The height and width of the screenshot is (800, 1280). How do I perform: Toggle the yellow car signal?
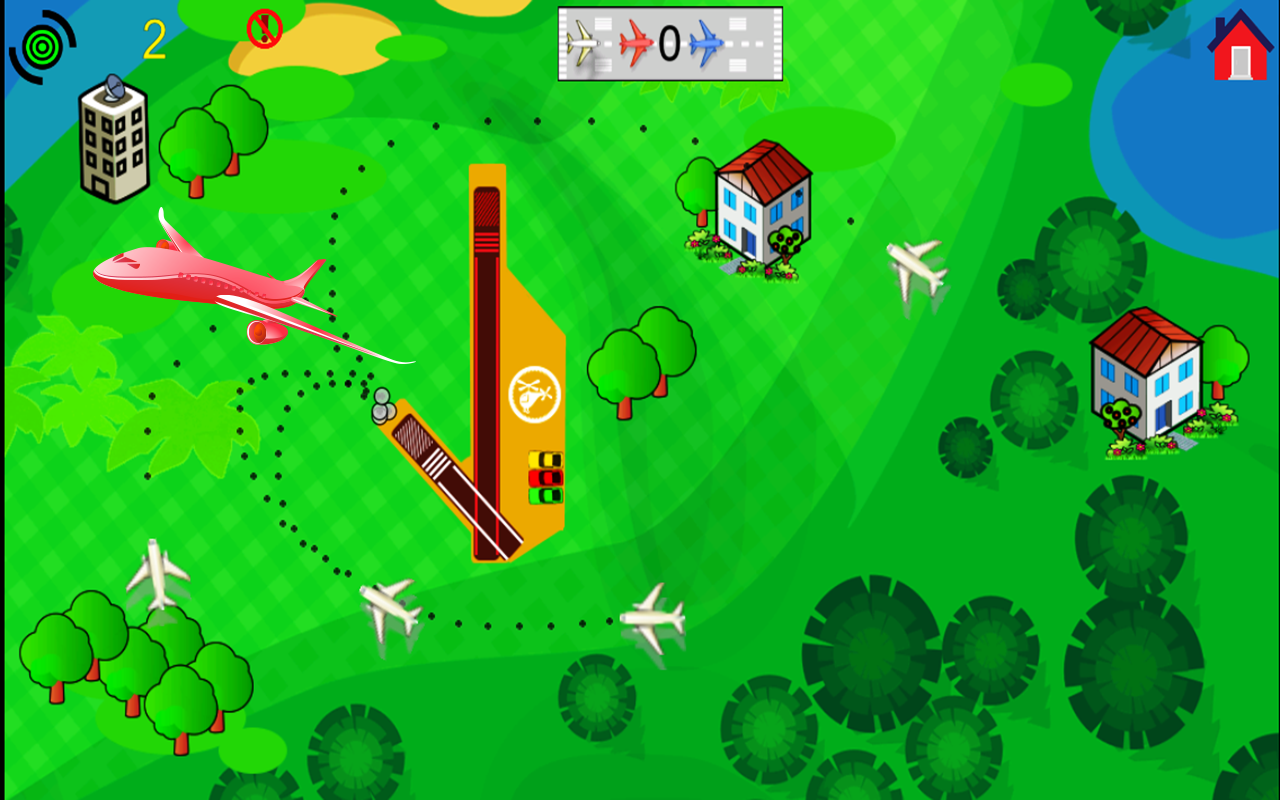pos(545,459)
